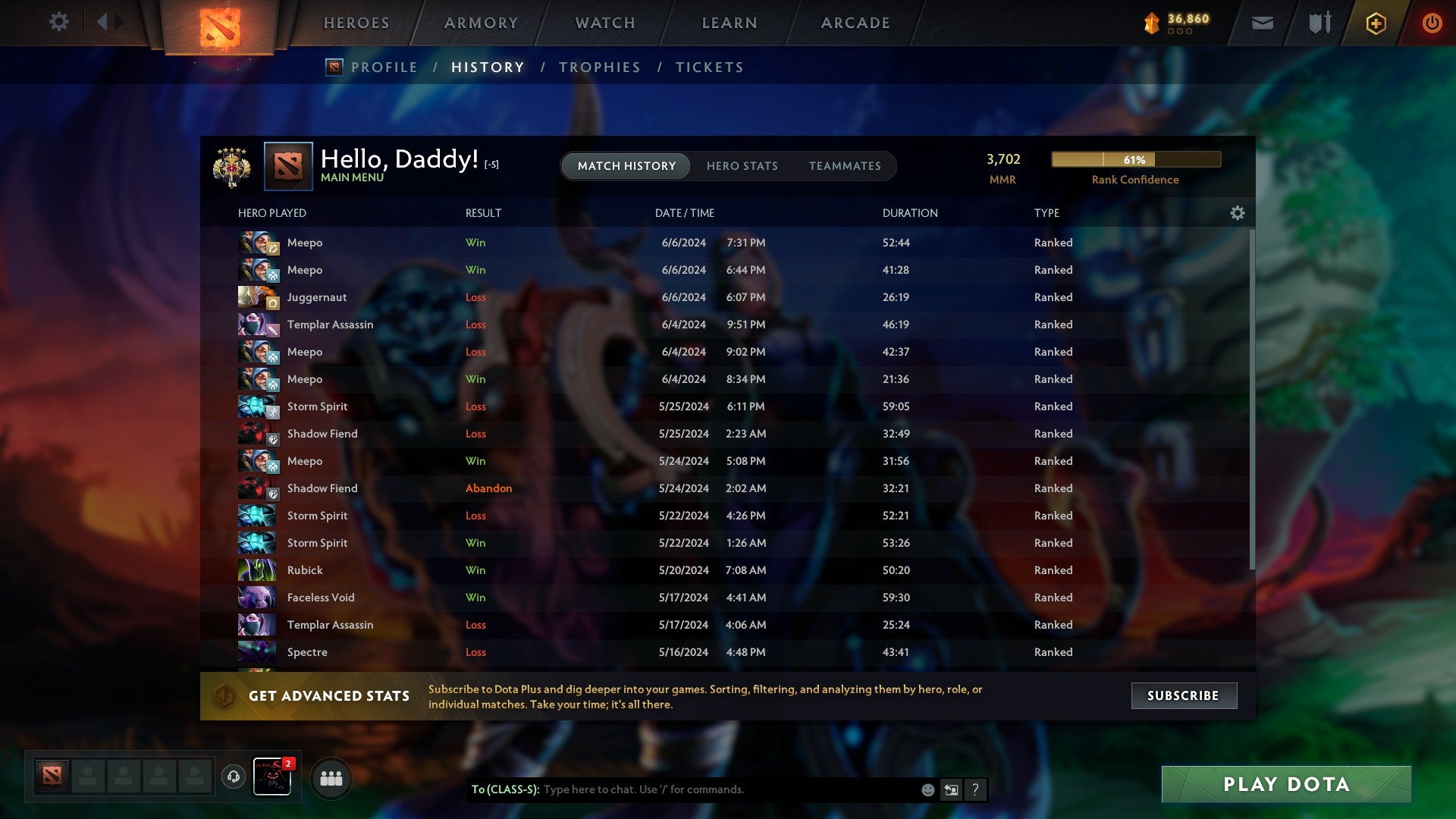Screen dimensions: 1456x819
Task: Open the ARCADE menu item
Action: [x=855, y=23]
